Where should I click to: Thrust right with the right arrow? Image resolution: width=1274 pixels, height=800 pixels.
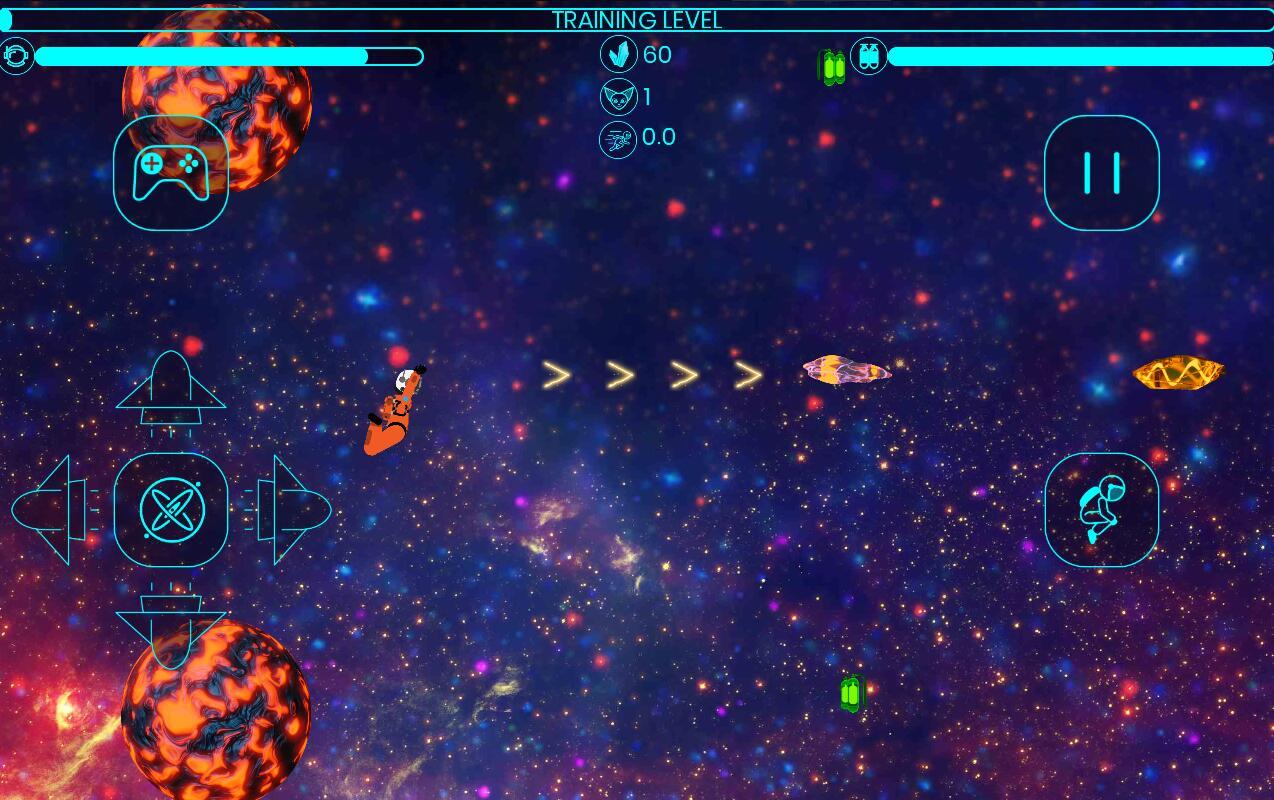290,510
